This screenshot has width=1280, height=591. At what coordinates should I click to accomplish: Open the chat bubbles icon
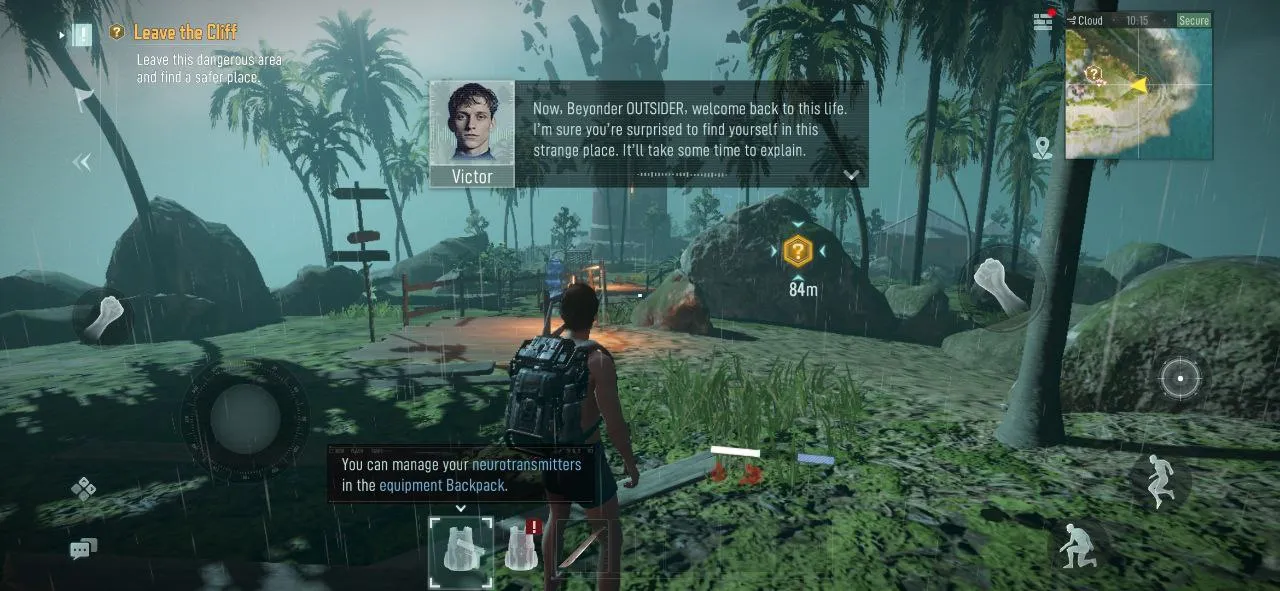(x=83, y=548)
